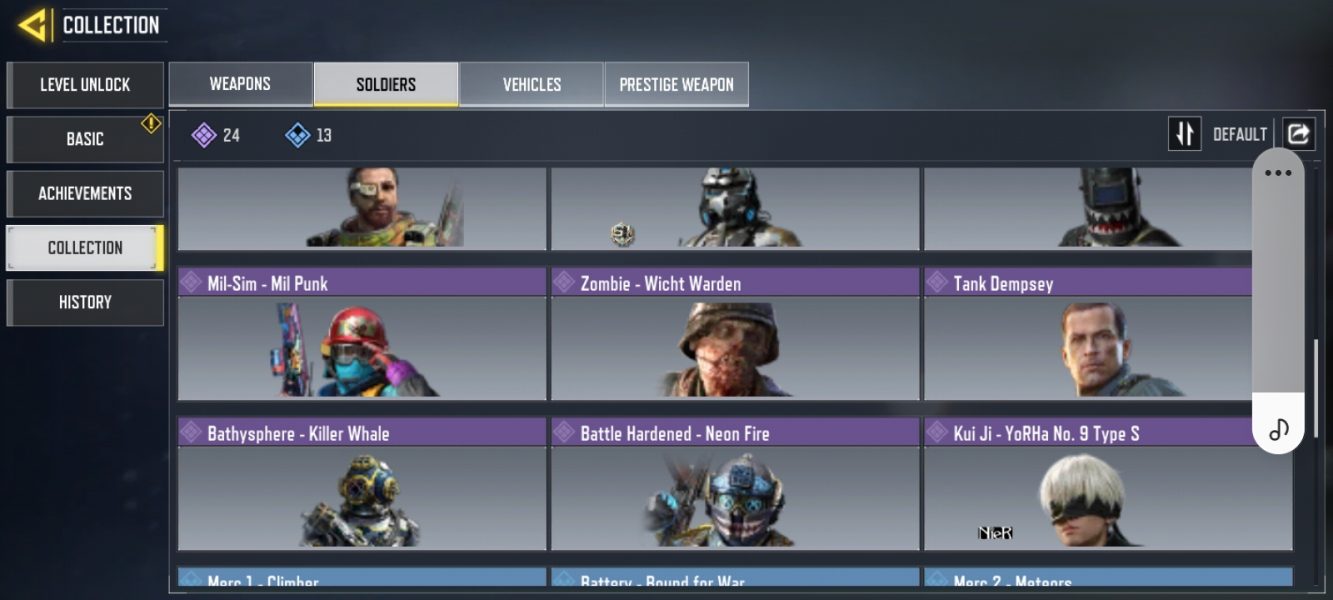Screen dimensions: 1333x600
Task: Switch to the Prestige Weapon tab
Action: 676,84
